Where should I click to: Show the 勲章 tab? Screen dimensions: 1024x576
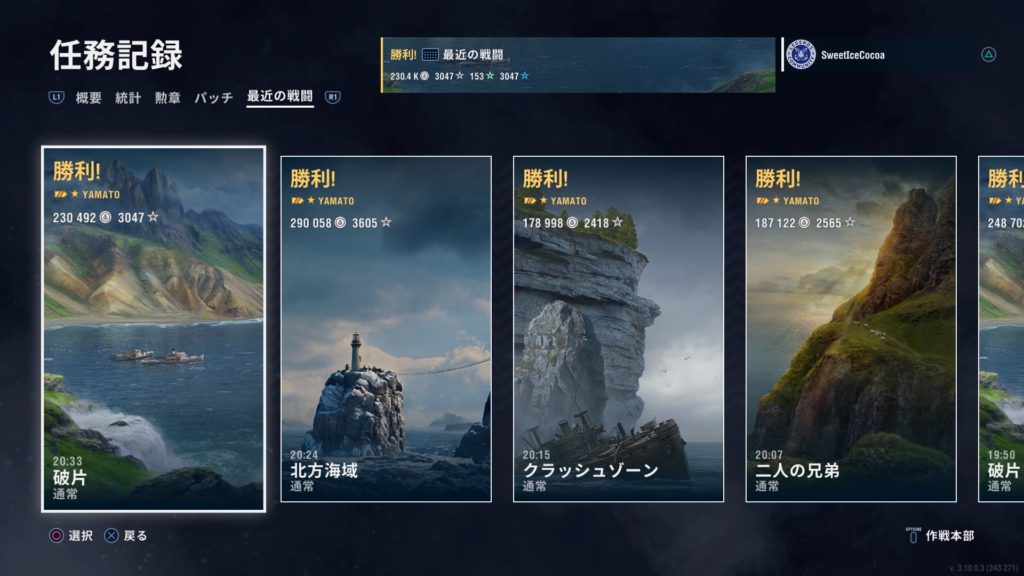click(x=168, y=98)
